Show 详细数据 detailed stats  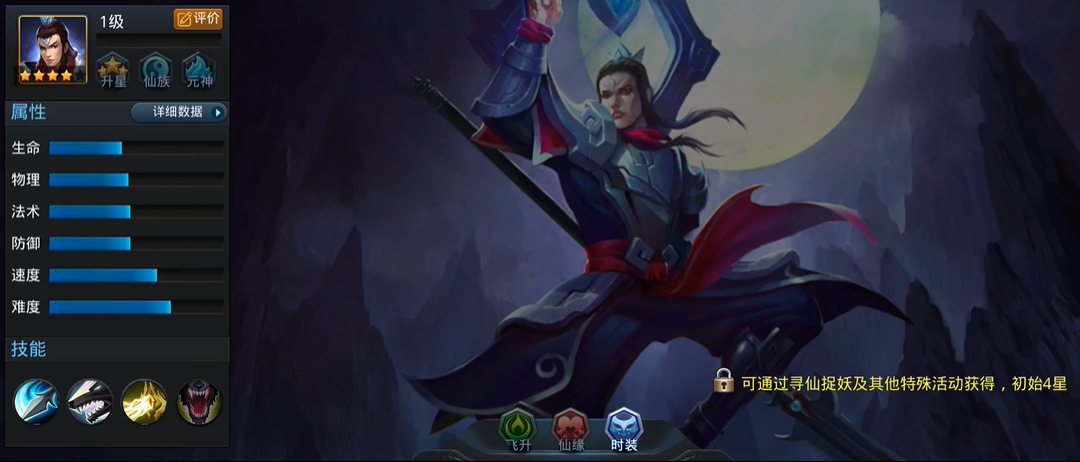point(179,112)
